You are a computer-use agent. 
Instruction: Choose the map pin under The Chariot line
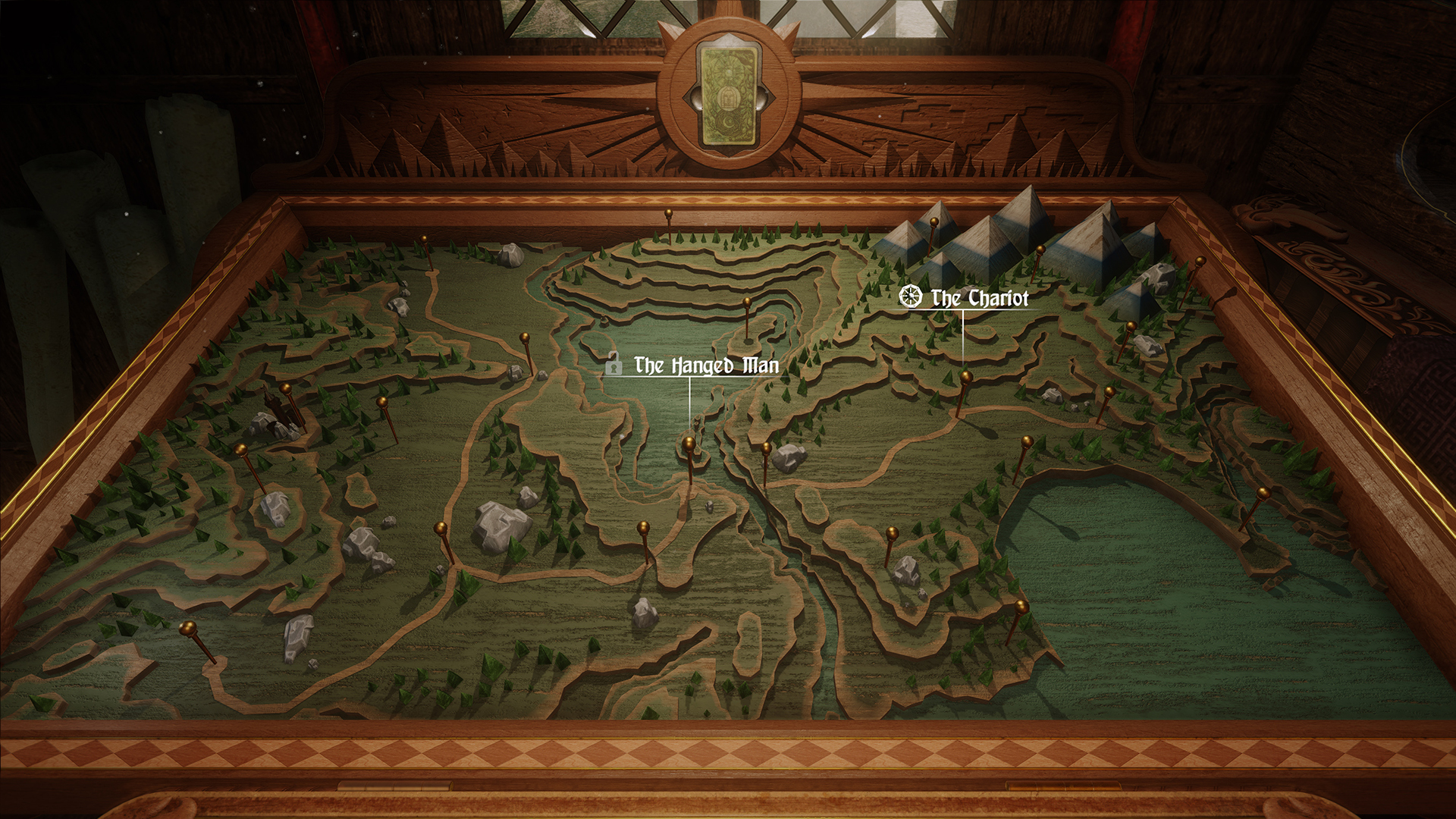pos(965,377)
